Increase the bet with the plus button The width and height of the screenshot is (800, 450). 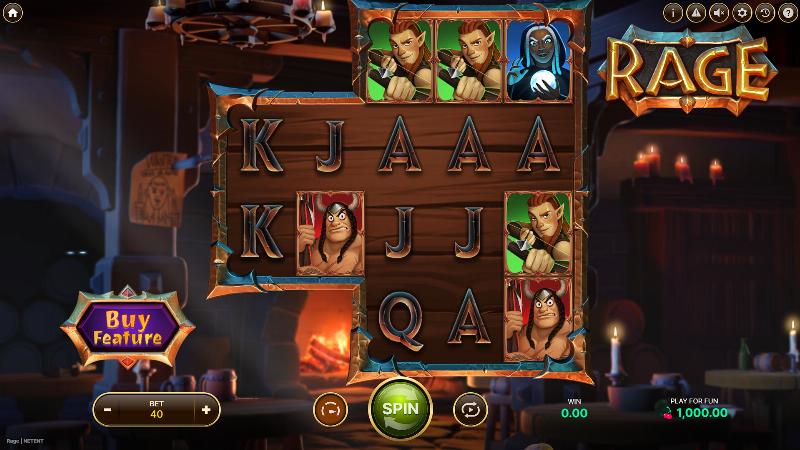coord(206,409)
